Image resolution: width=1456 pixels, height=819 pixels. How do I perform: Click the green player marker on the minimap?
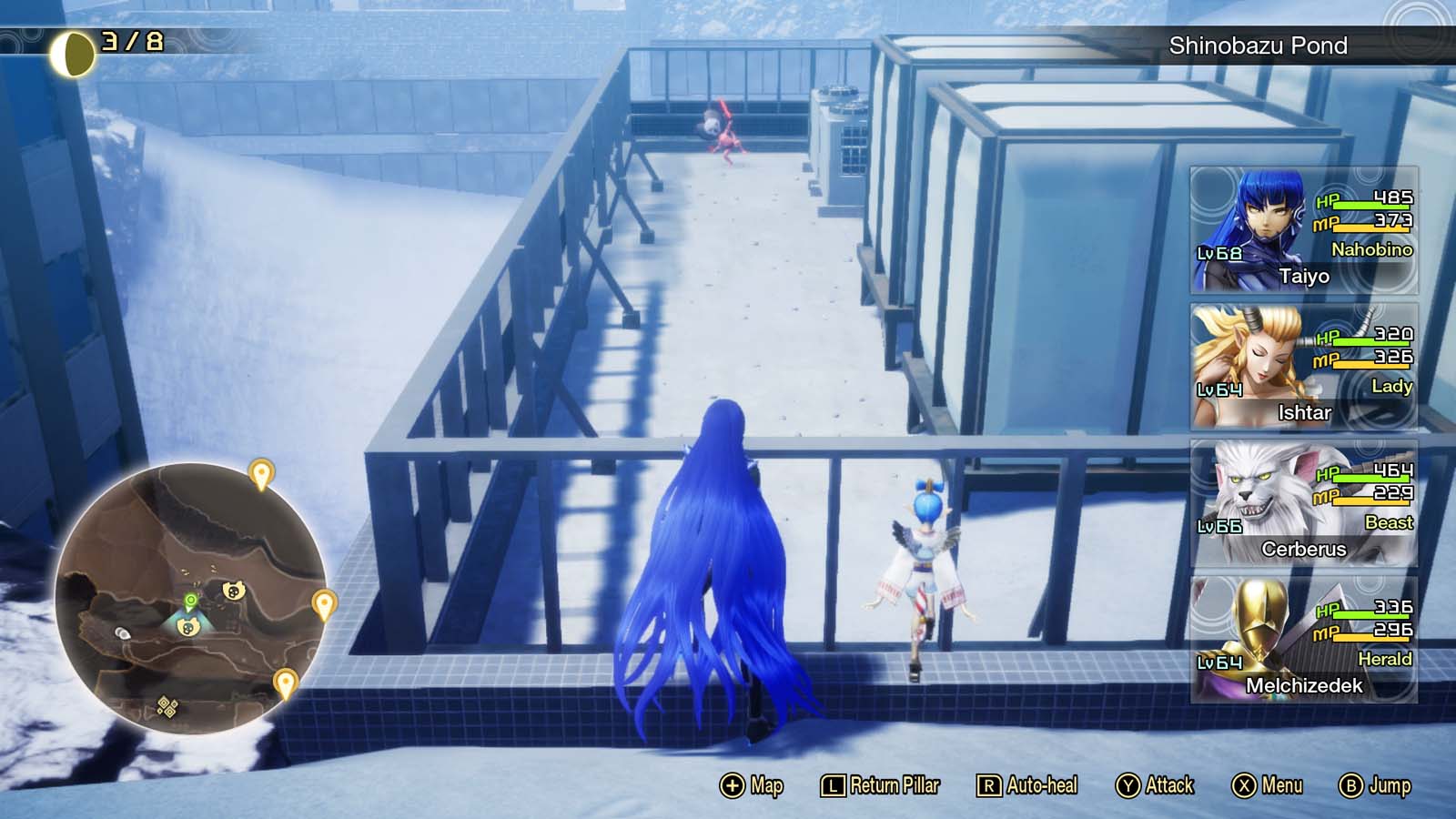coord(188,602)
